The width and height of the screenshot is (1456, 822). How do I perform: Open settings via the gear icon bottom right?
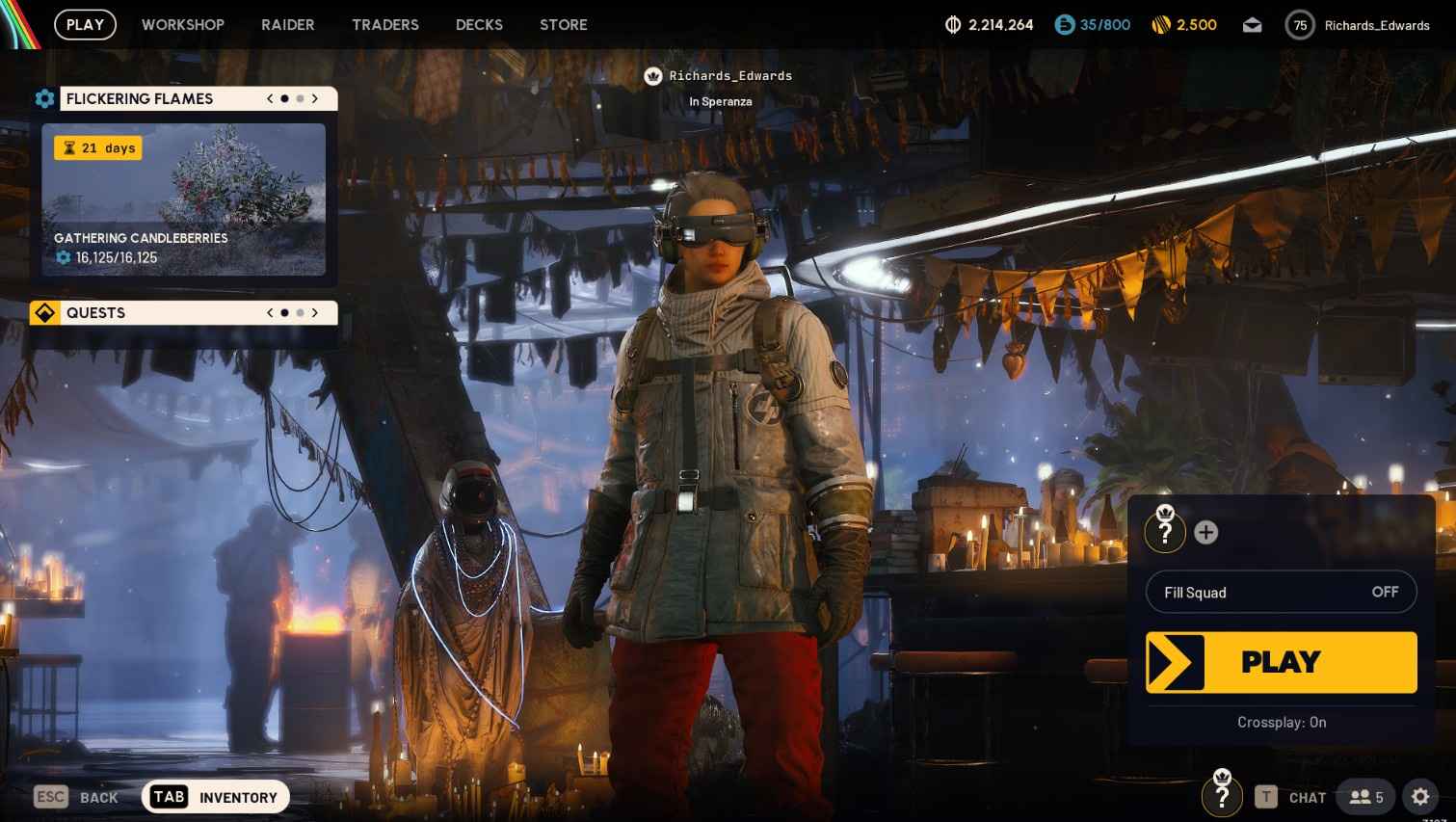(x=1420, y=797)
